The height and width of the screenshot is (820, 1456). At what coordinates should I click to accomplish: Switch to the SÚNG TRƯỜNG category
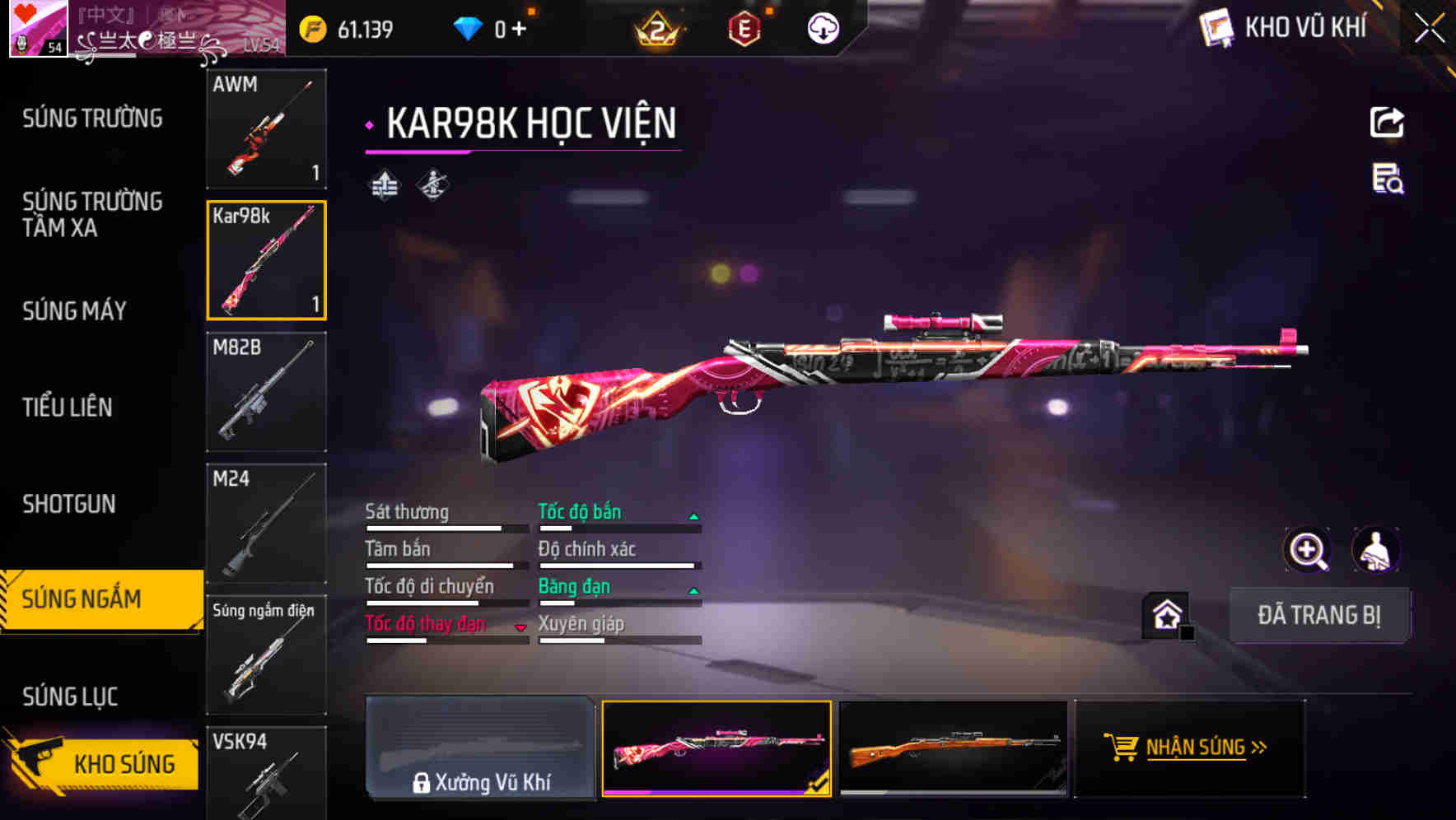[x=91, y=119]
